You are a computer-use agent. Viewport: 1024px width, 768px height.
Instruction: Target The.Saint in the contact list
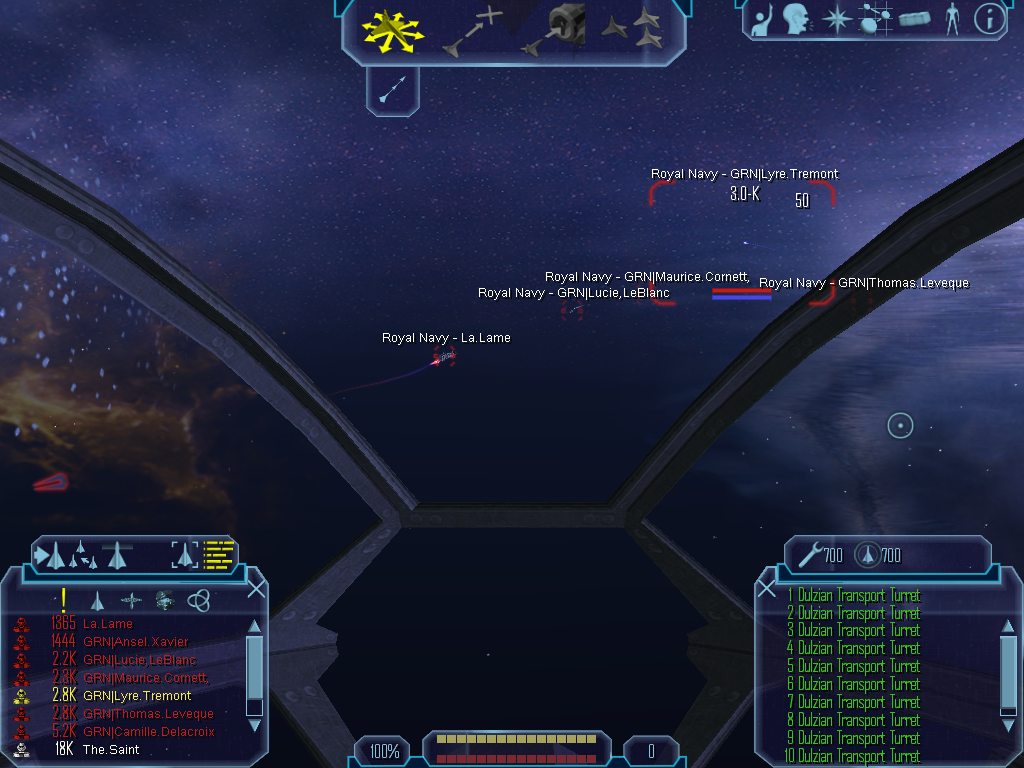click(x=111, y=750)
